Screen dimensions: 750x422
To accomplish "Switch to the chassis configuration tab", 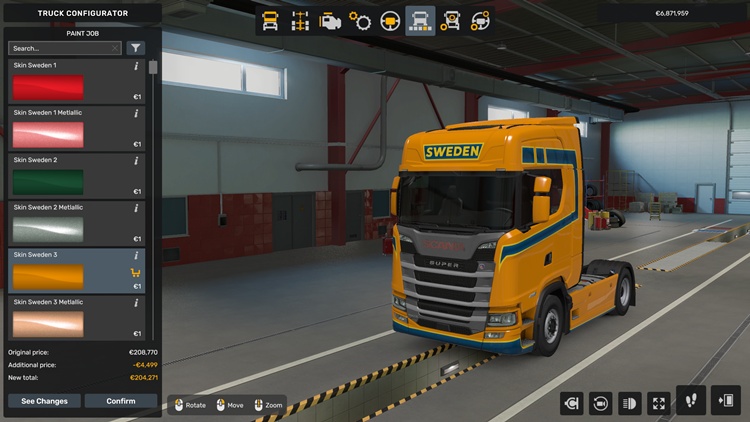I will [x=300, y=20].
